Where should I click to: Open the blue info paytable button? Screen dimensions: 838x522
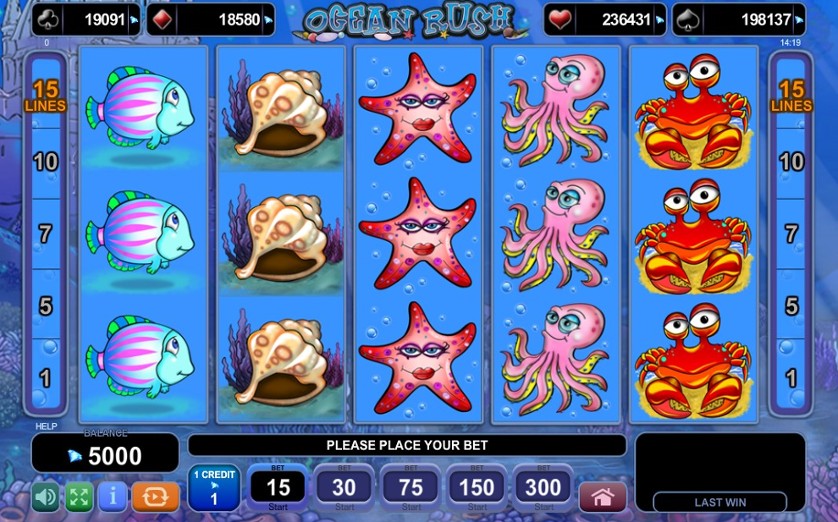coord(112,497)
